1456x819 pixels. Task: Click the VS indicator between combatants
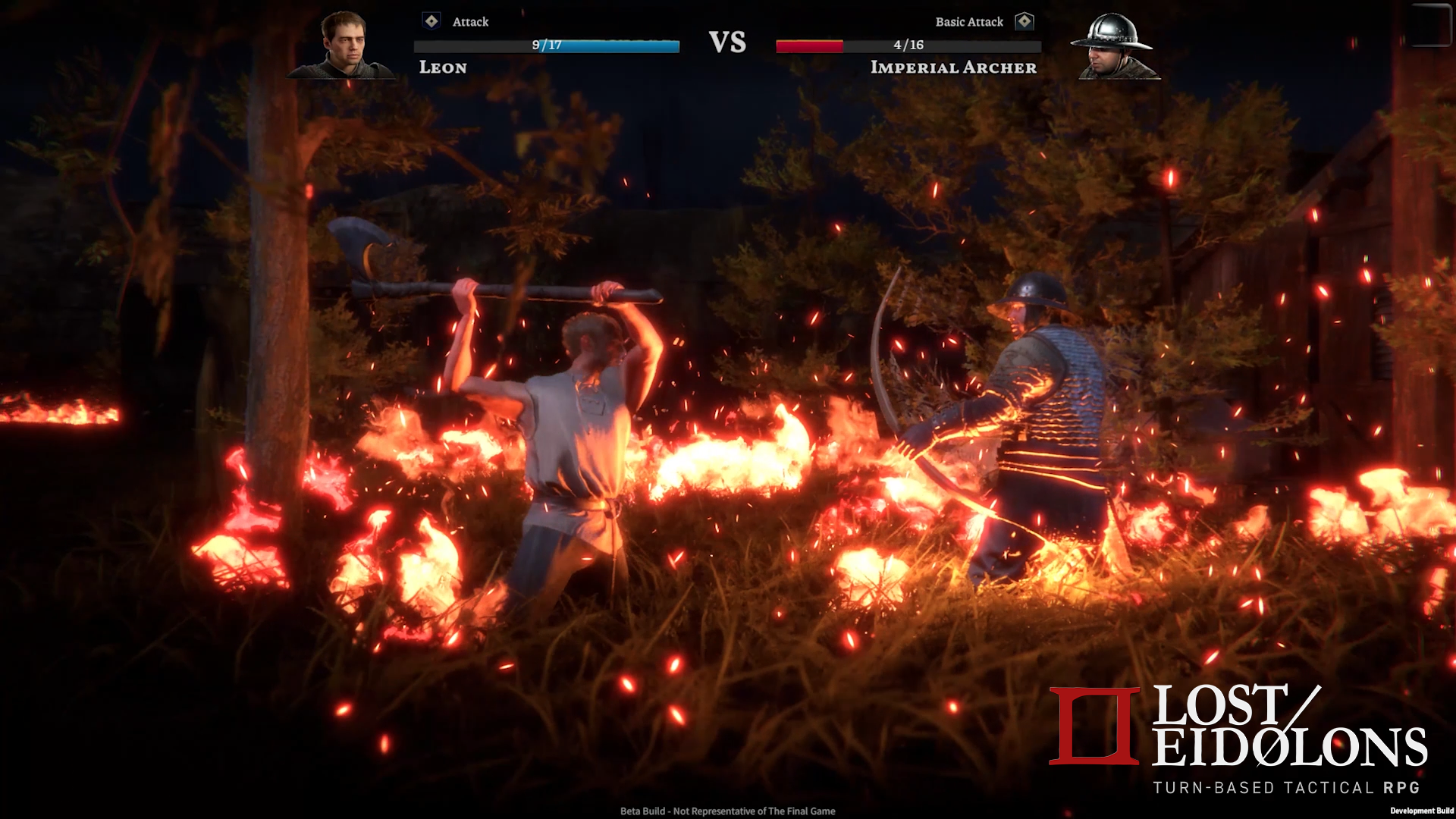tap(729, 42)
